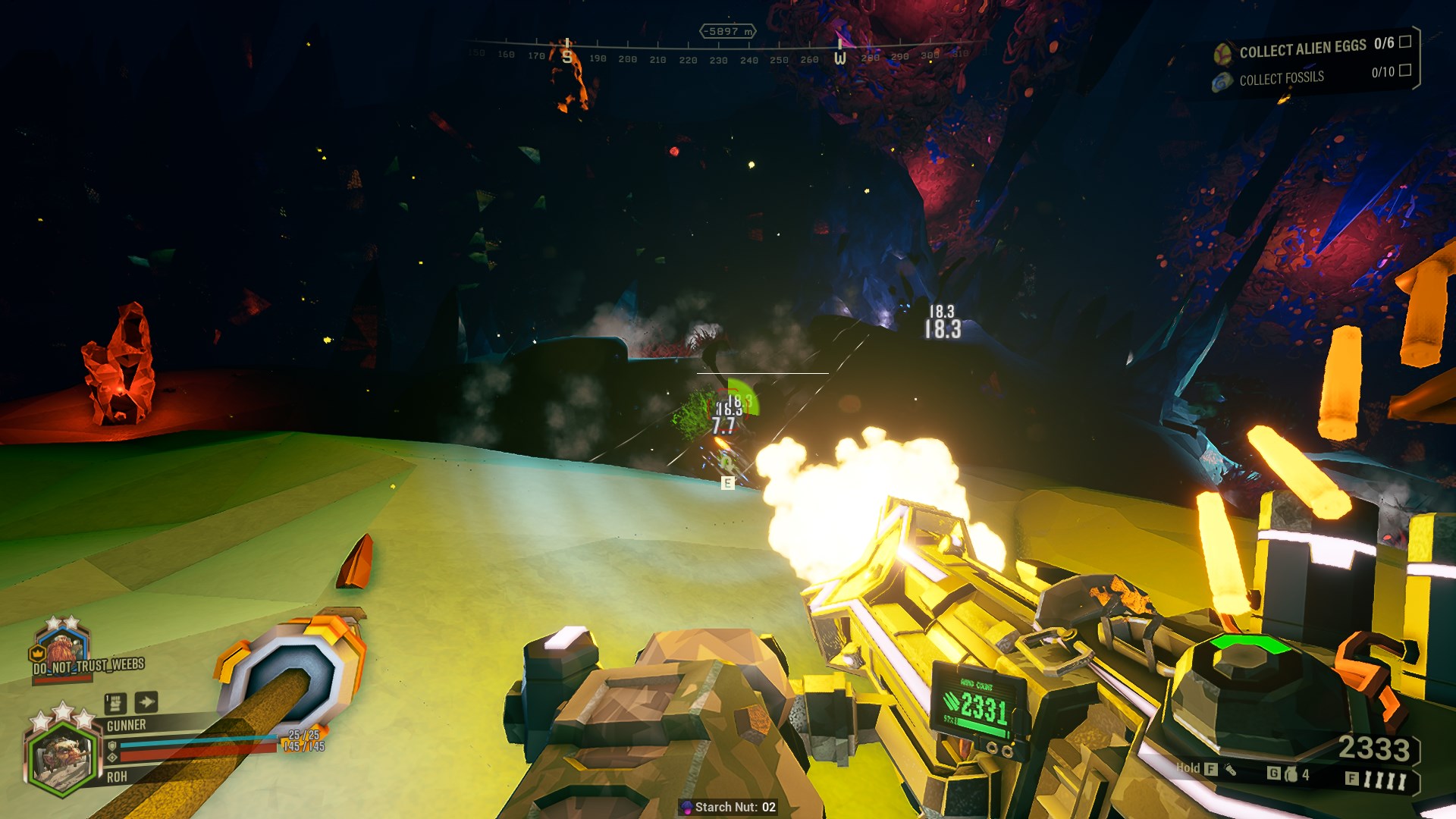Click a star above ROH's portrait
1456x819 pixels.
63,711
